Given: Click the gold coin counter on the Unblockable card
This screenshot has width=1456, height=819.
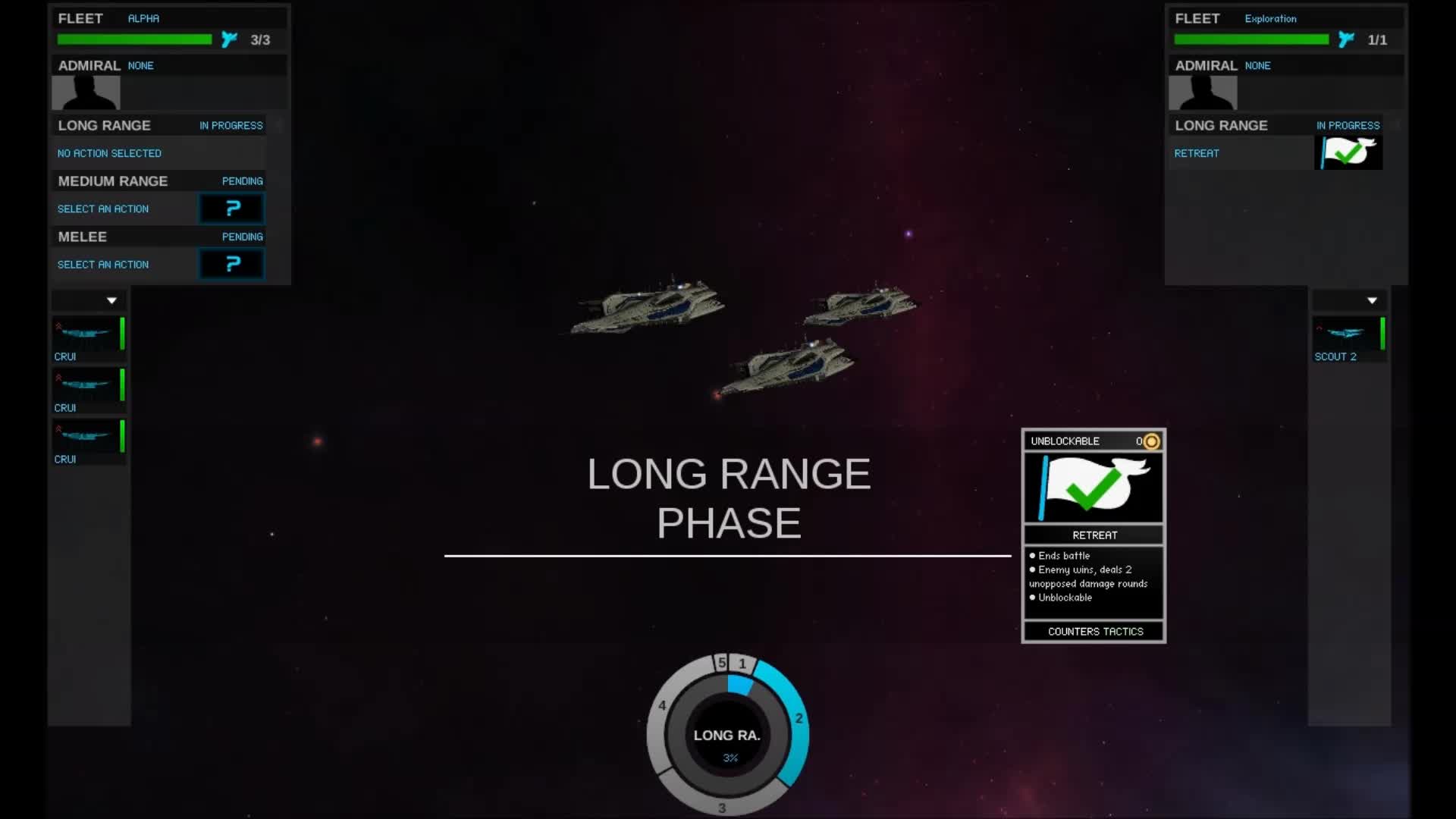Looking at the screenshot, I should tap(1150, 441).
